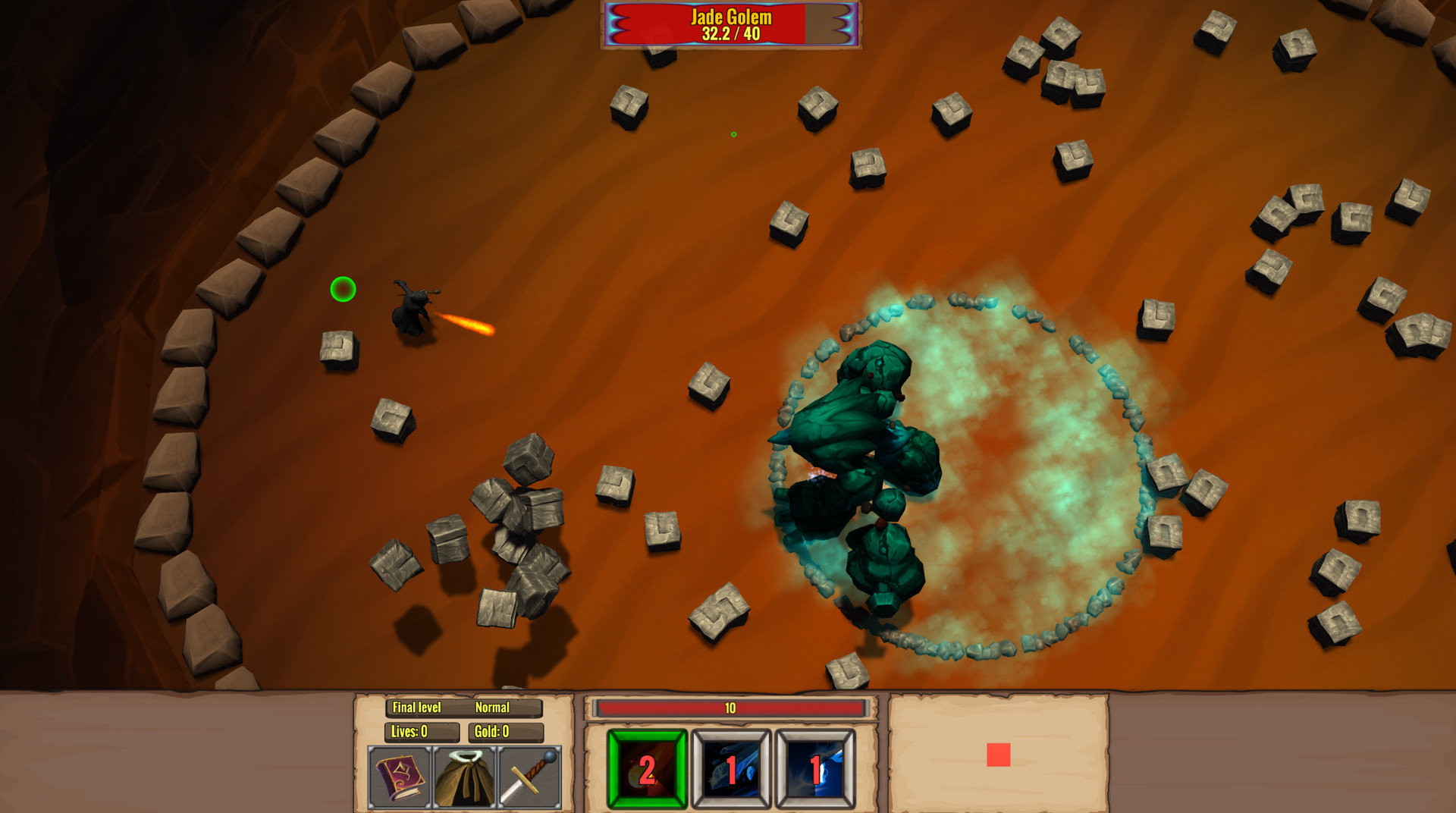Toggle the green circle target marker
The height and width of the screenshot is (813, 1456).
point(343,290)
